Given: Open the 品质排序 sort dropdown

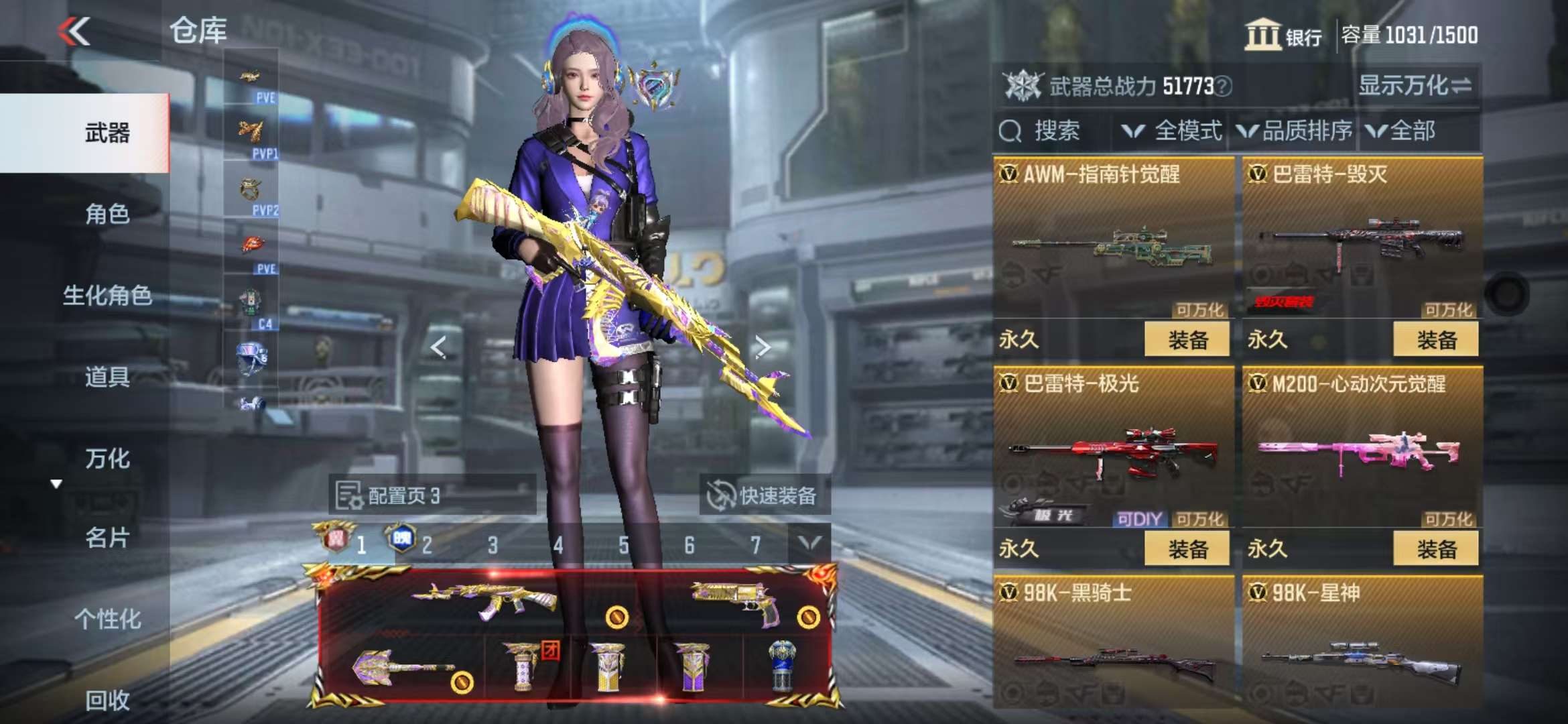Looking at the screenshot, I should [1295, 131].
